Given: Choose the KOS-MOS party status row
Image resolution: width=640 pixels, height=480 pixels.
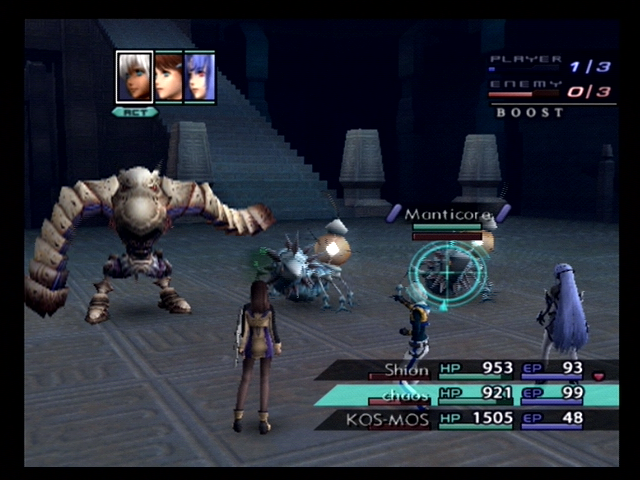Looking at the screenshot, I should click(470, 419).
